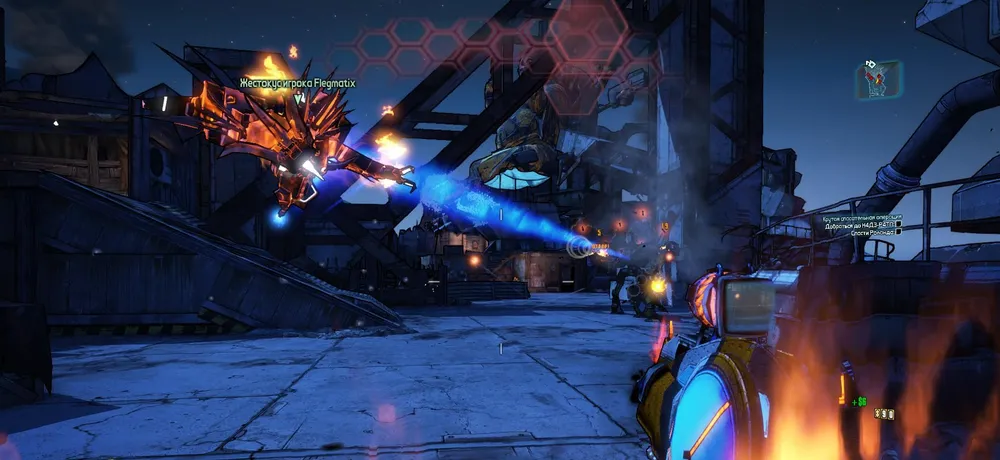1000x460 pixels.
Task: Click the minimap in the corner
Action: tap(878, 80)
